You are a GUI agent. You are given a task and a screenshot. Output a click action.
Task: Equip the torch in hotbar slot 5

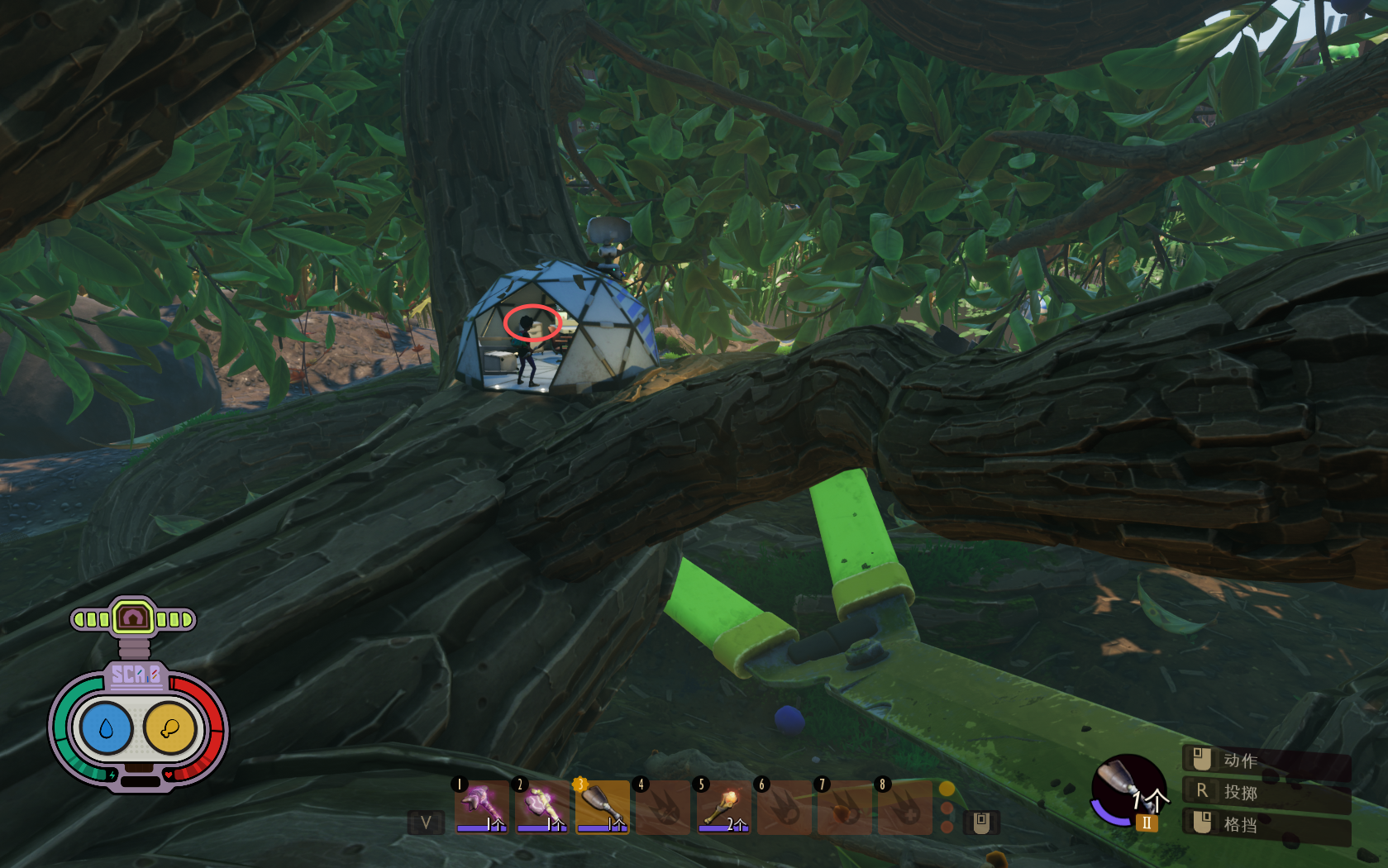point(723,806)
